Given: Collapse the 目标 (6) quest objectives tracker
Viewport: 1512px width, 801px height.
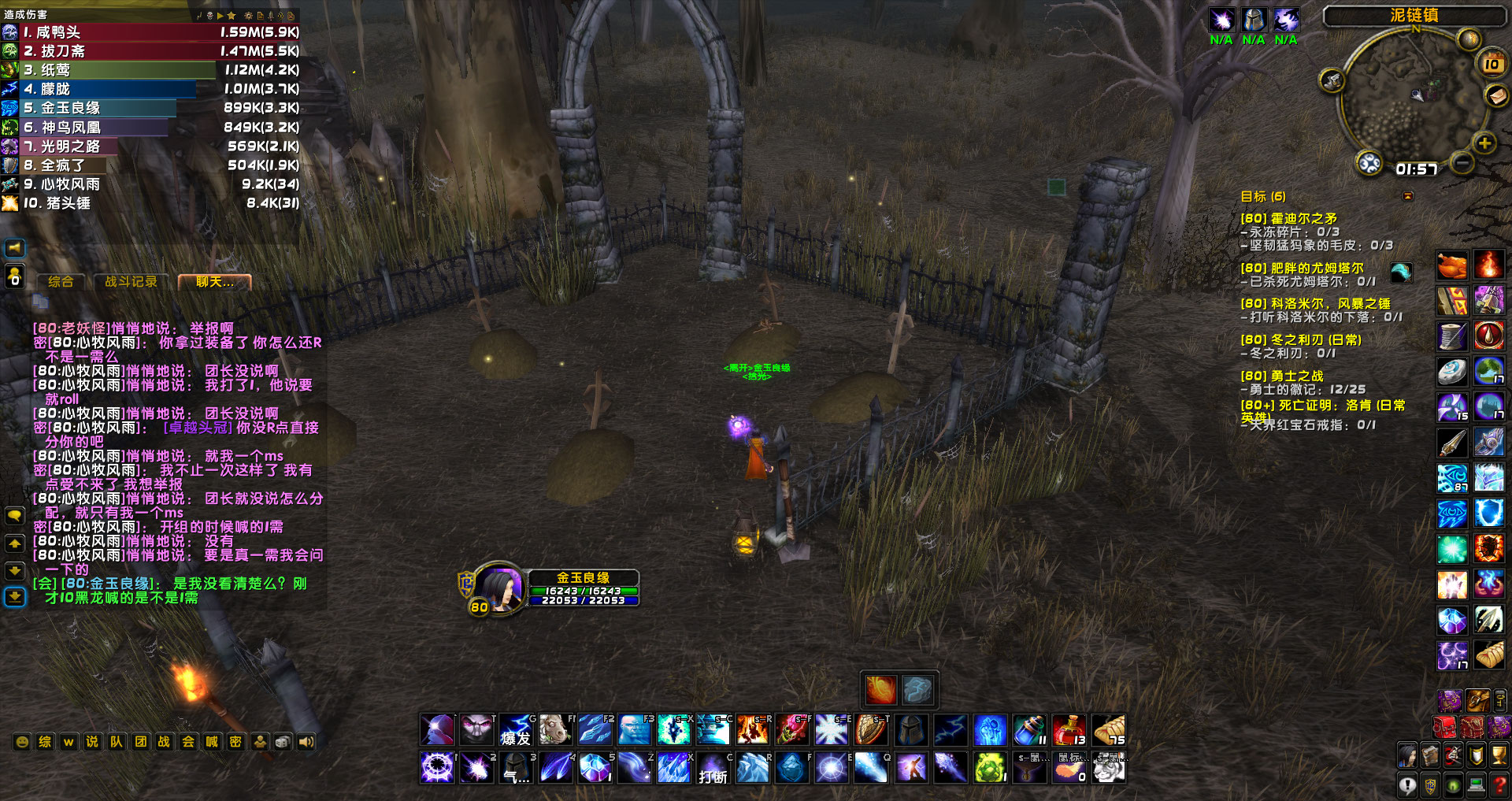Looking at the screenshot, I should pos(1408,196).
